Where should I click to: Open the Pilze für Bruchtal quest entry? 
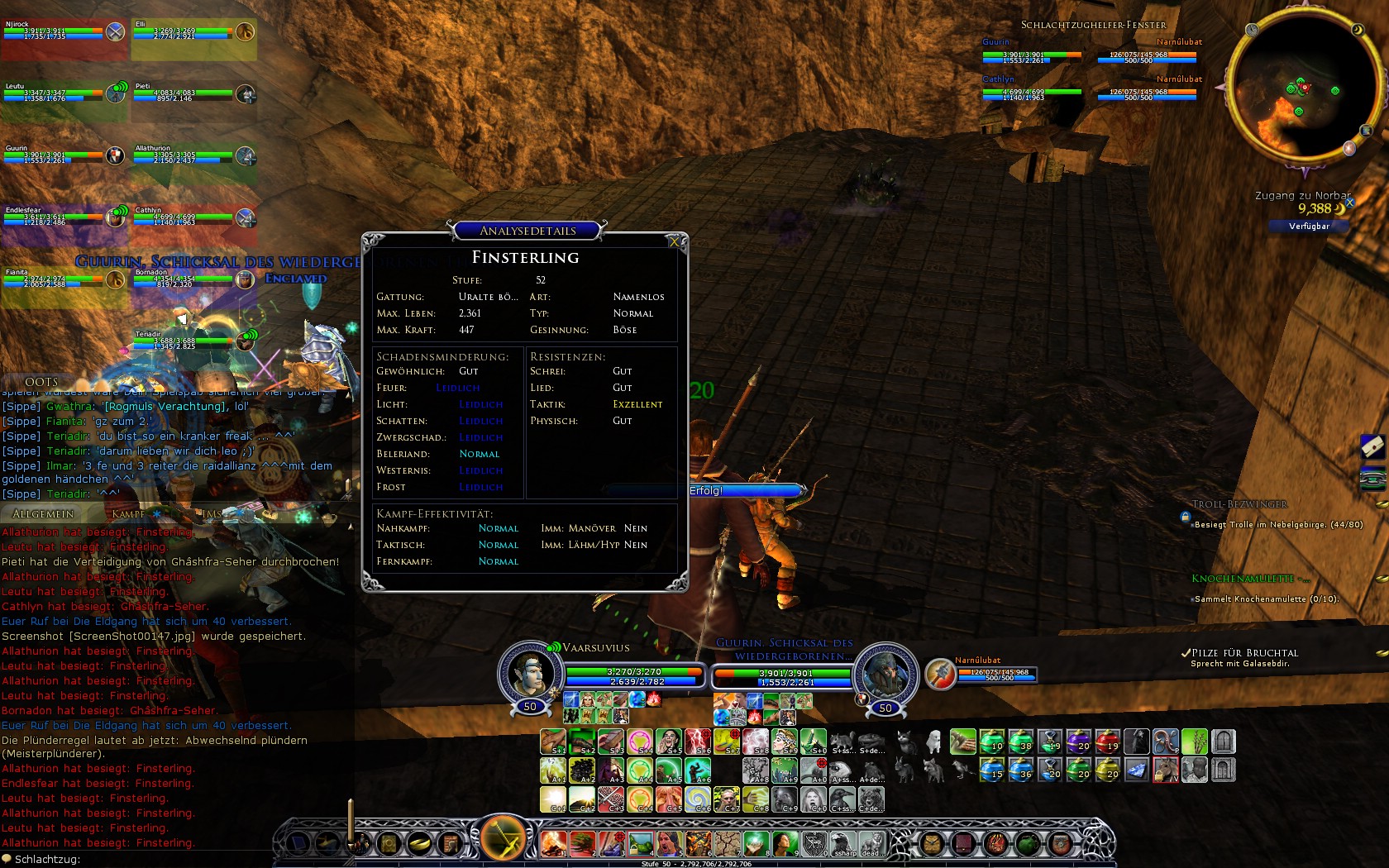1244,653
